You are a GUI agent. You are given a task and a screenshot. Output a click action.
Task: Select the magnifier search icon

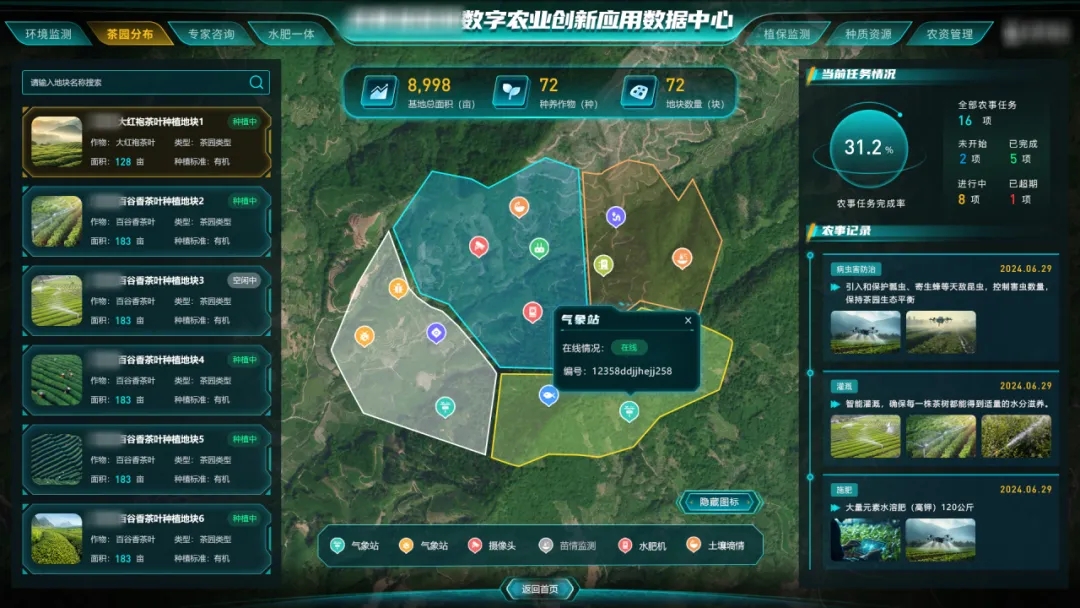click(x=257, y=82)
